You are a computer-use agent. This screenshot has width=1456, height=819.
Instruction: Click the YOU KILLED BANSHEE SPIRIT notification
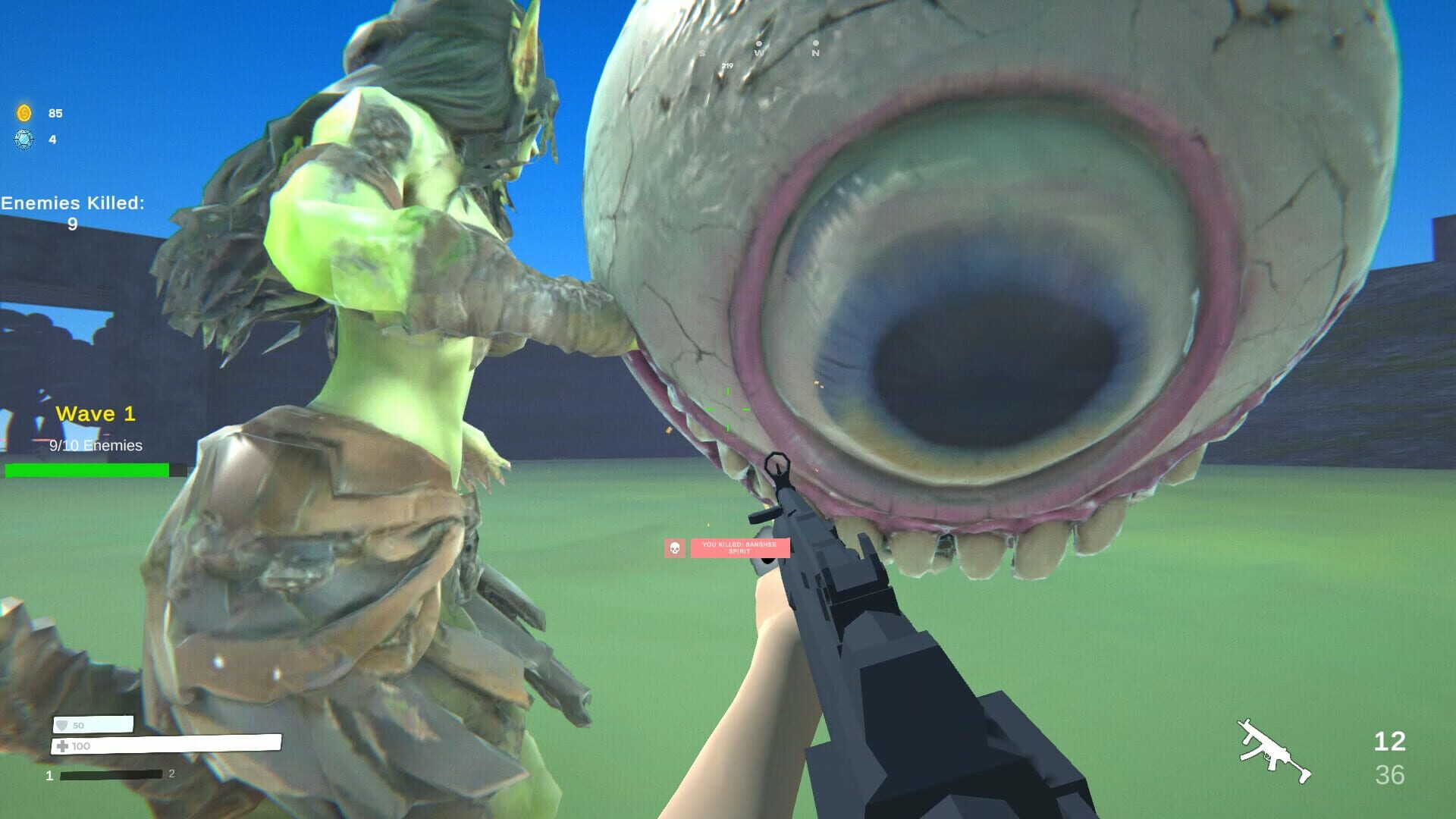click(x=739, y=547)
